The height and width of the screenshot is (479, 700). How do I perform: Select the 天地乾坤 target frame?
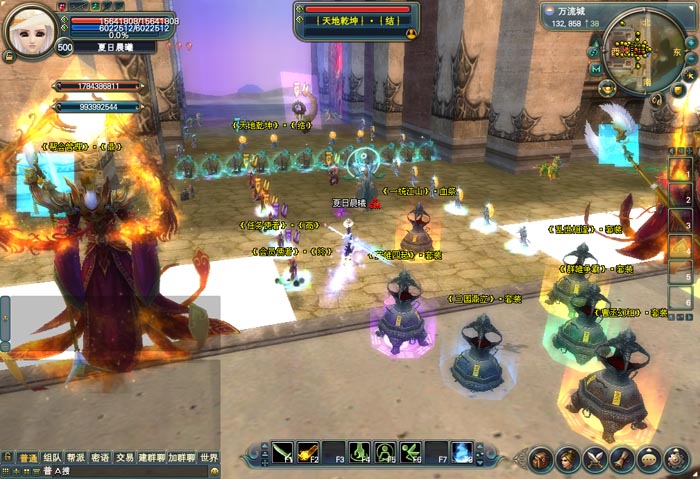pos(356,20)
